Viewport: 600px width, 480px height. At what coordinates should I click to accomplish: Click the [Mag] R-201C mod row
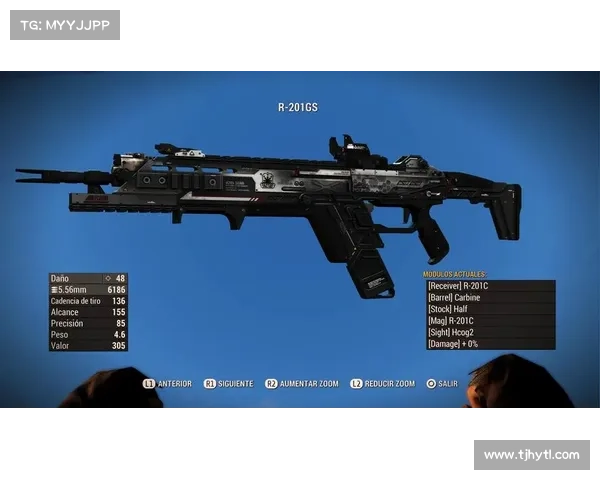pyautogui.click(x=490, y=321)
